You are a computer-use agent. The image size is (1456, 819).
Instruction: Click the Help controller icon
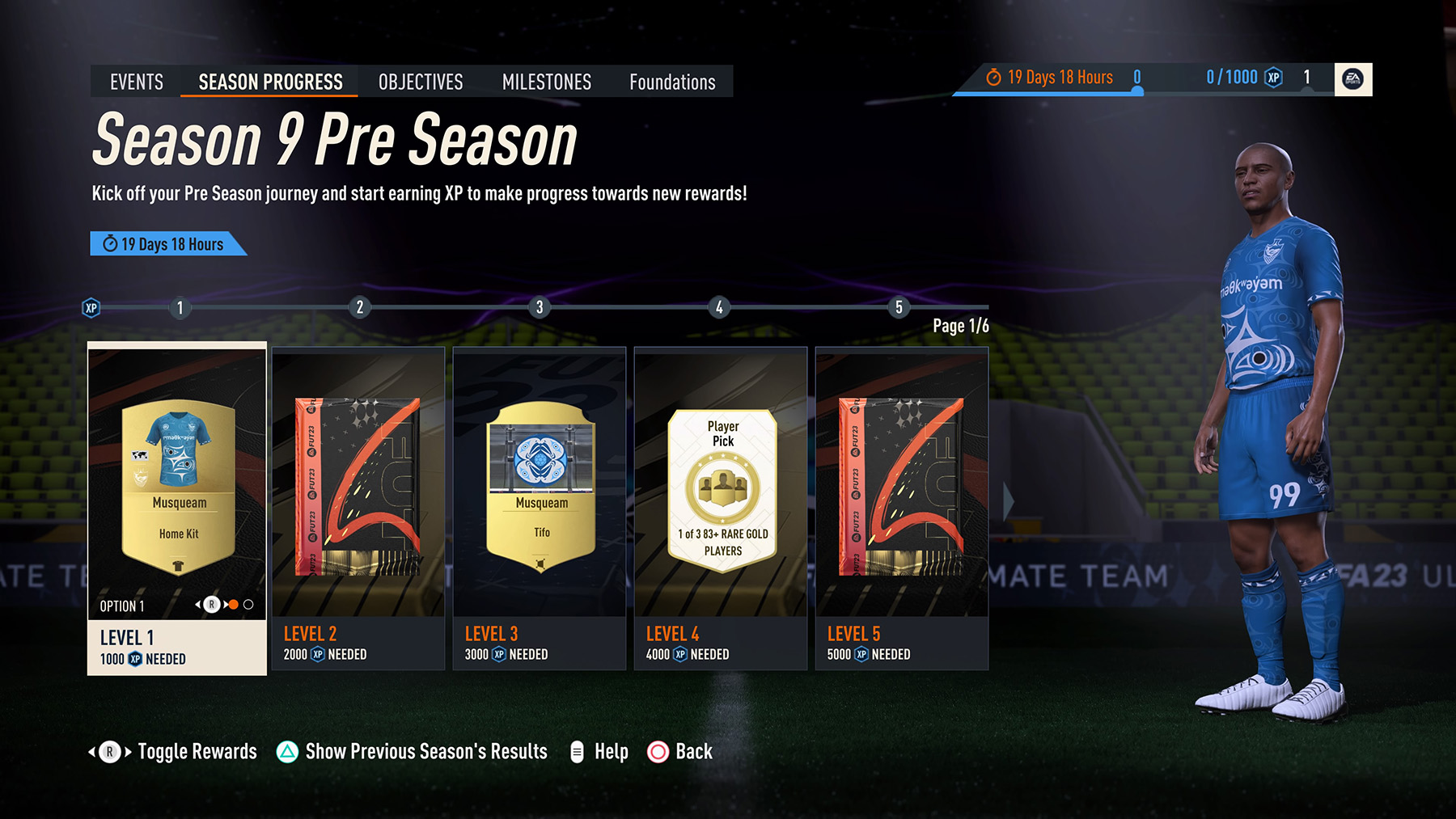(x=577, y=751)
